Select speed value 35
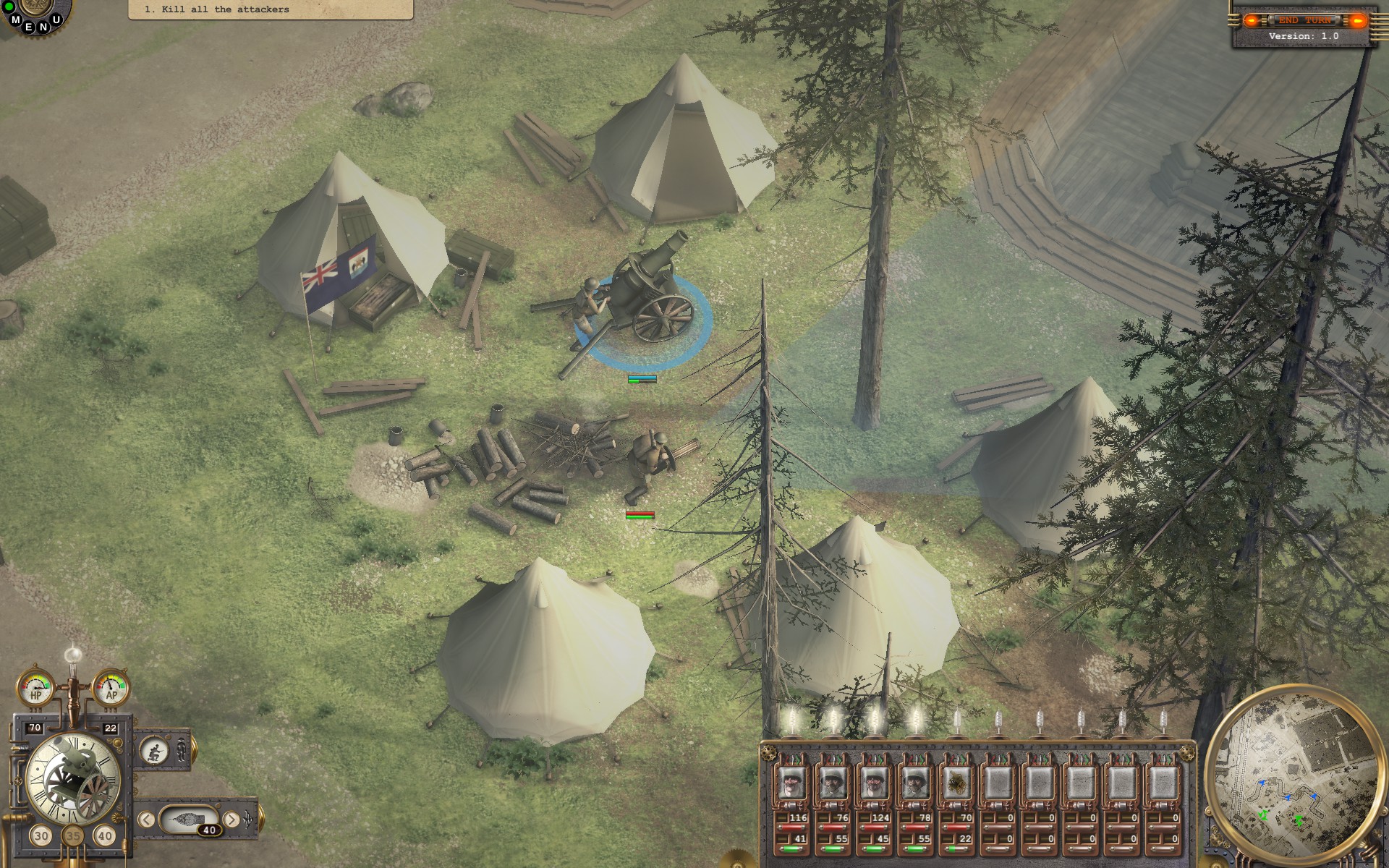This screenshot has width=1389, height=868. pyautogui.click(x=73, y=836)
